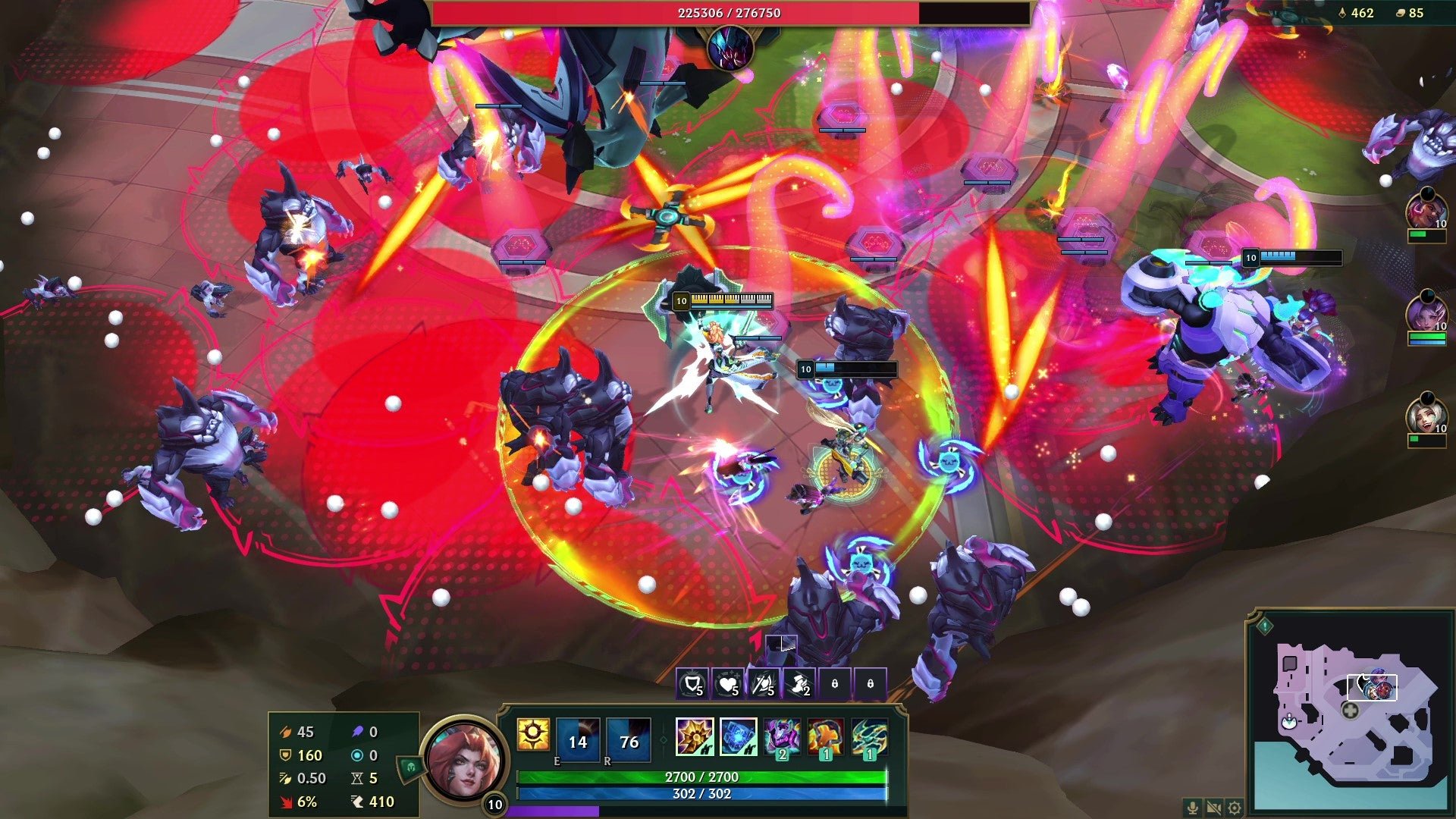Select the blue gauntlet weapon icon
The height and width of the screenshot is (819, 1456).
coord(737,737)
